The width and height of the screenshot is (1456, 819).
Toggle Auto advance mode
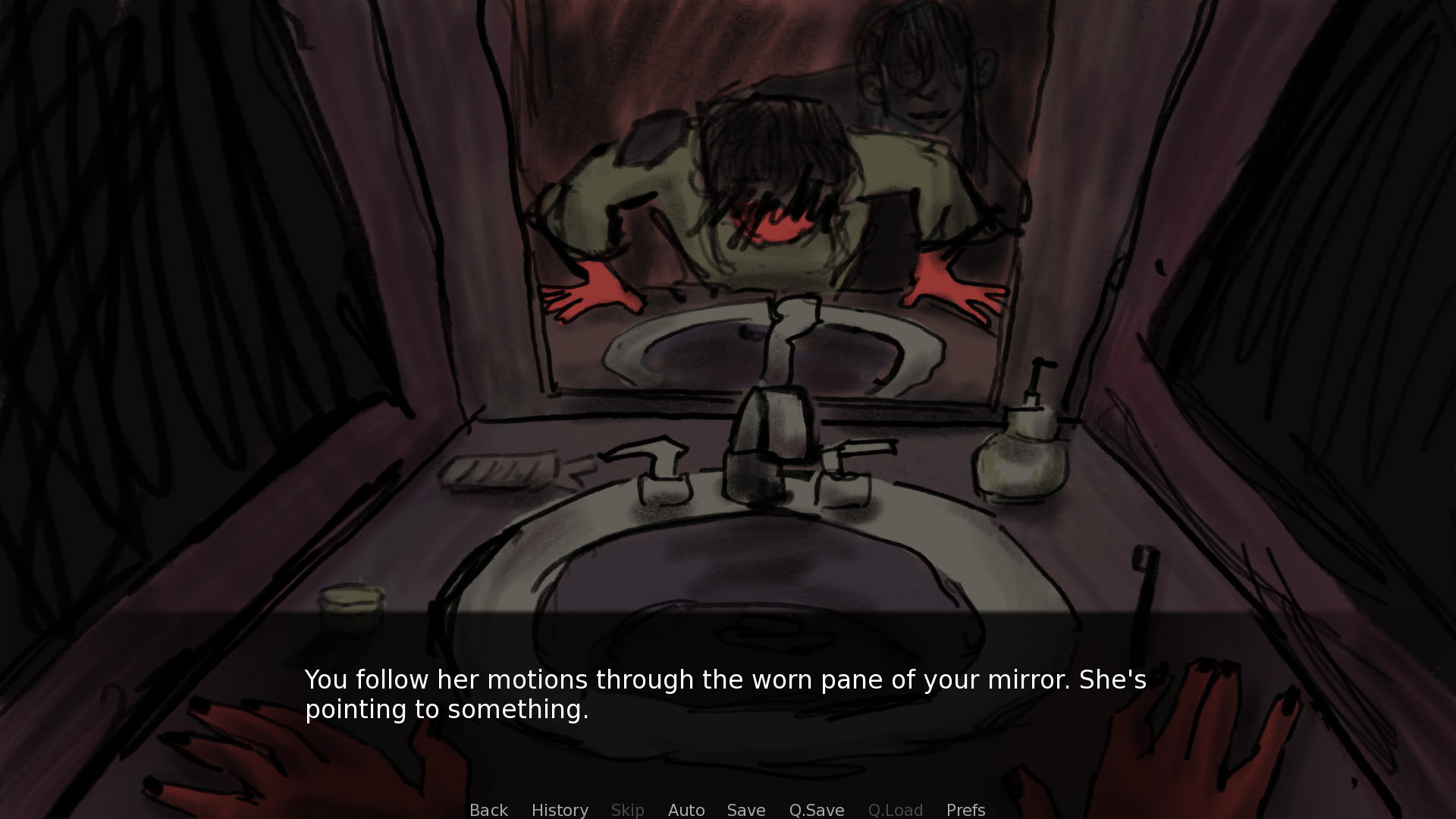pyautogui.click(x=686, y=810)
